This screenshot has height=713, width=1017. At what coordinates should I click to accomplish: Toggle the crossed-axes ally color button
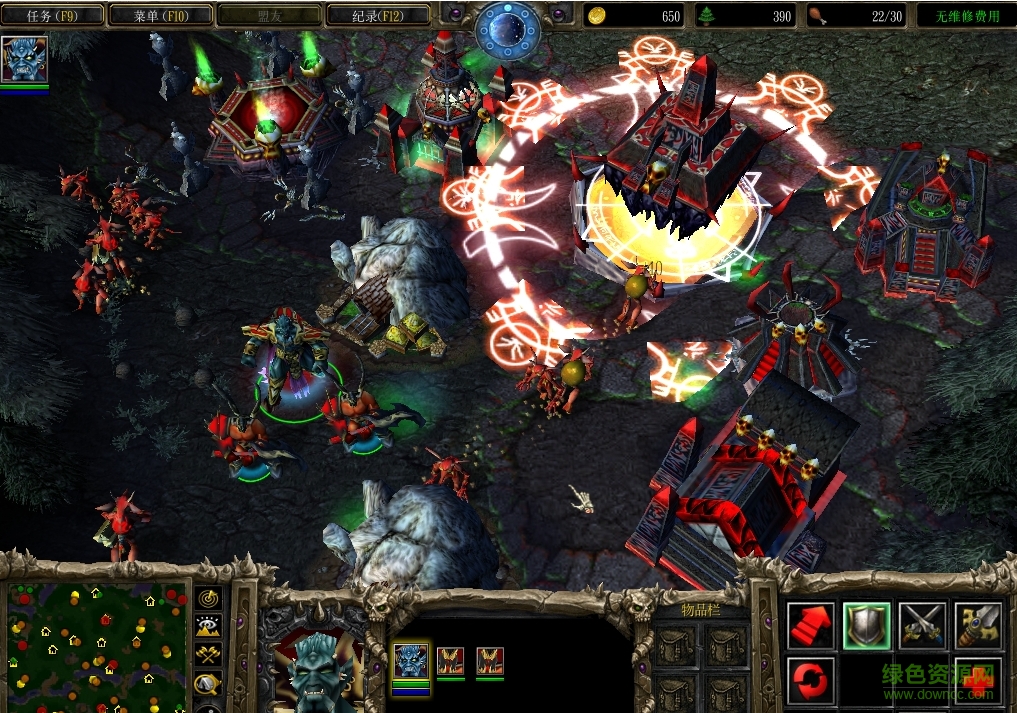pos(209,656)
